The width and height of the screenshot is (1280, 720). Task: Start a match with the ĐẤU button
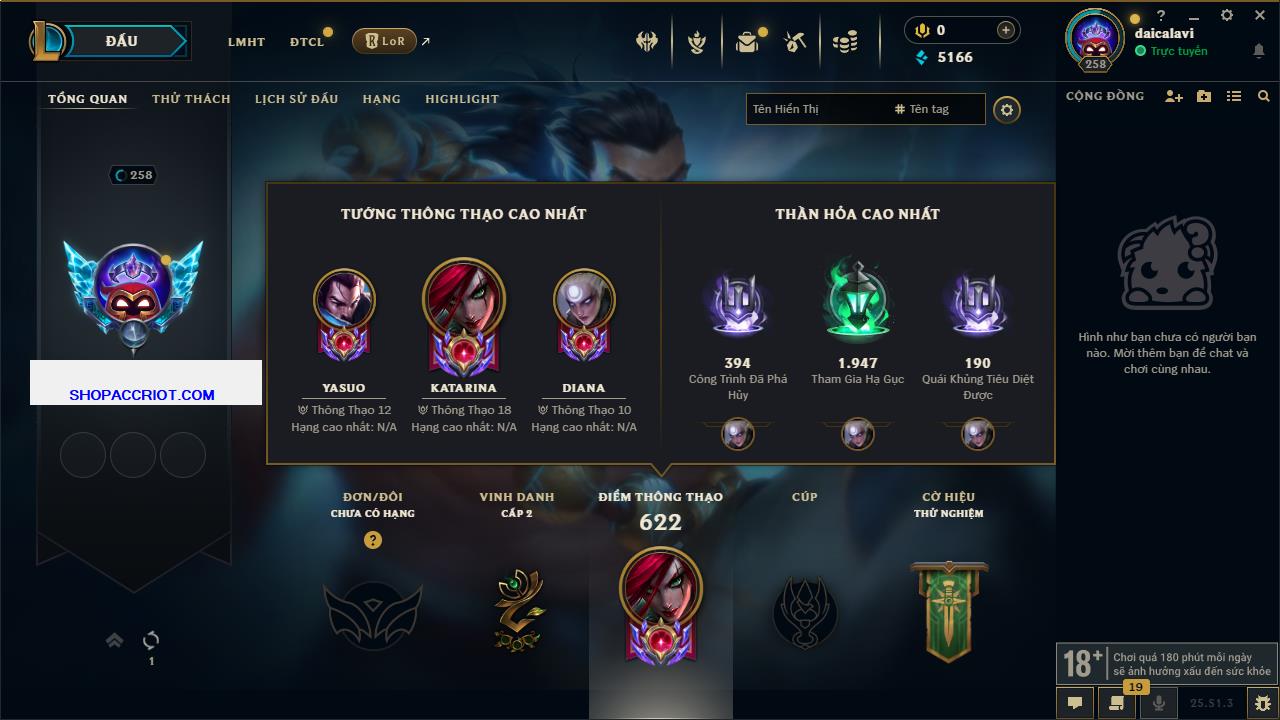[122, 41]
